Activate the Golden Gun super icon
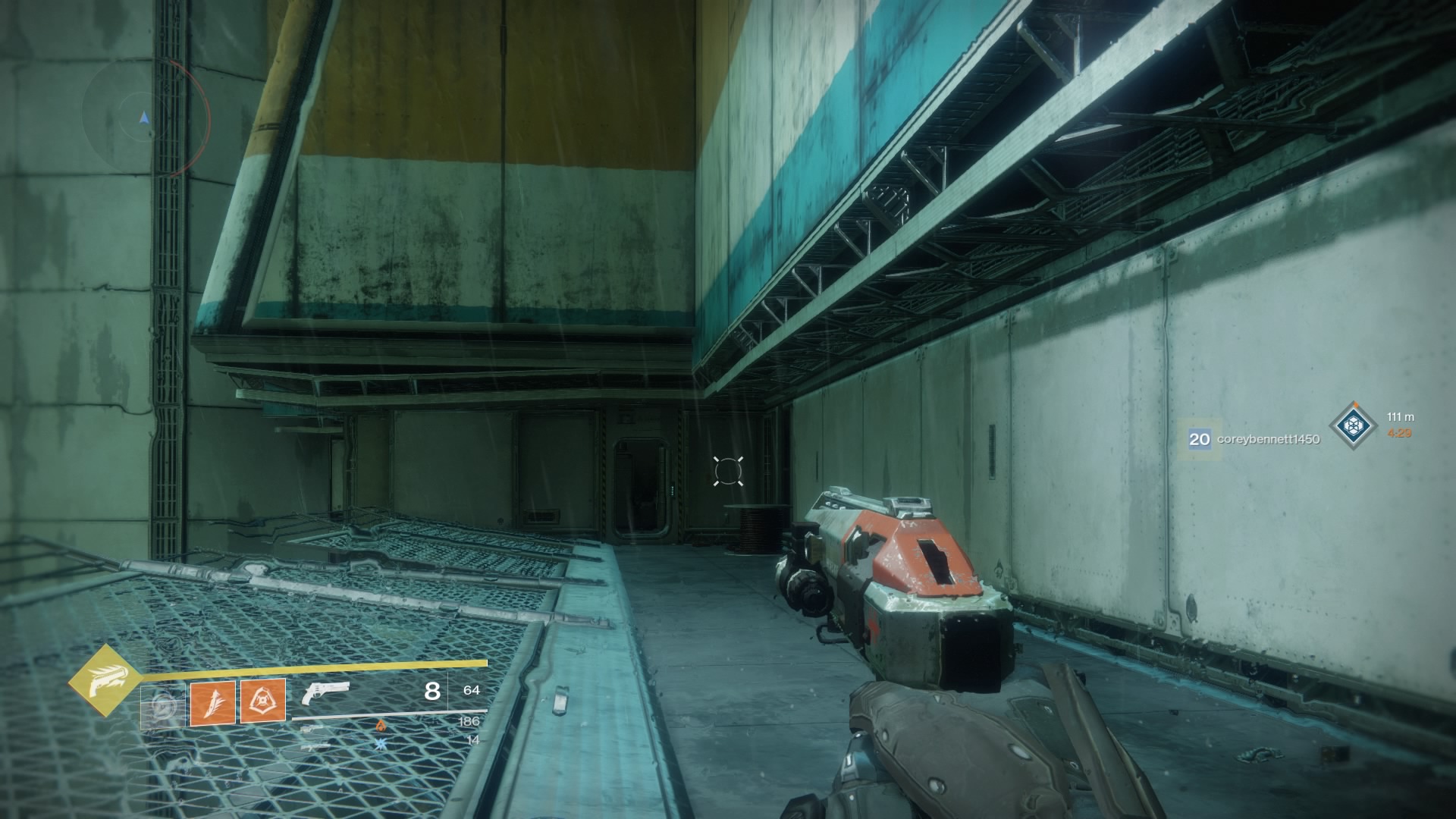 click(x=105, y=681)
